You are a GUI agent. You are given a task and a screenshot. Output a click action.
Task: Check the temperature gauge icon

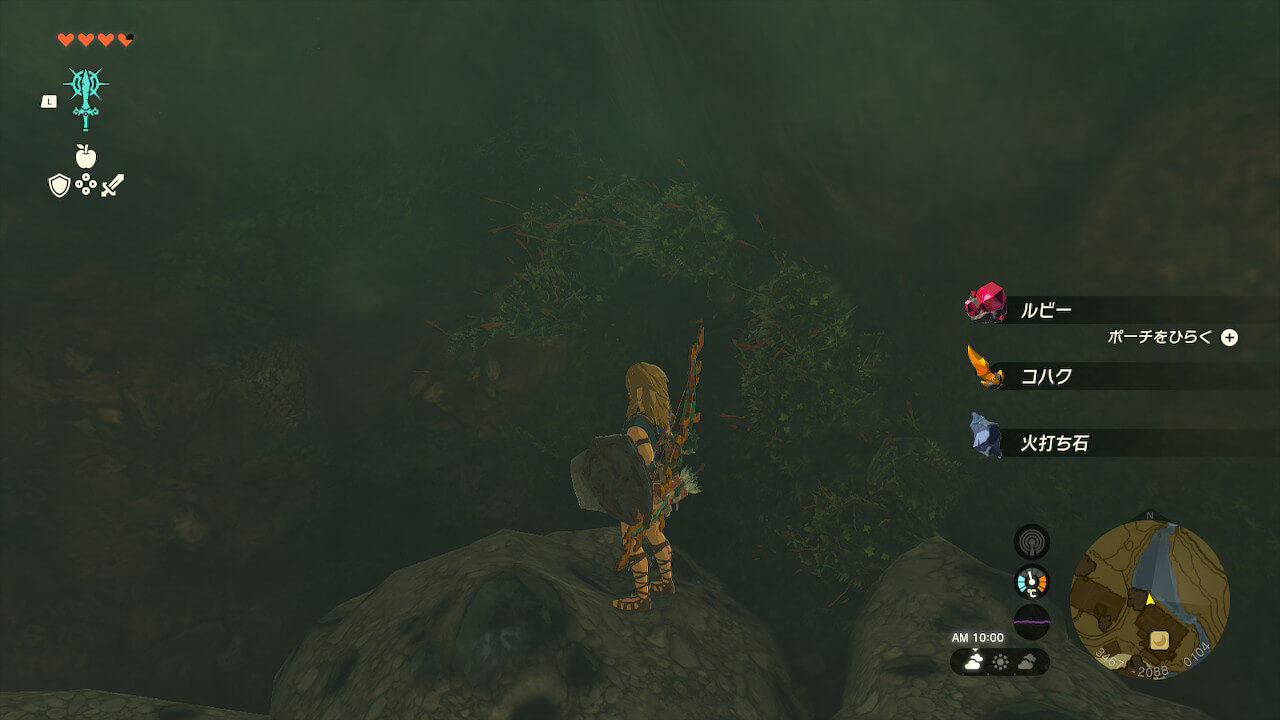coord(1031,581)
